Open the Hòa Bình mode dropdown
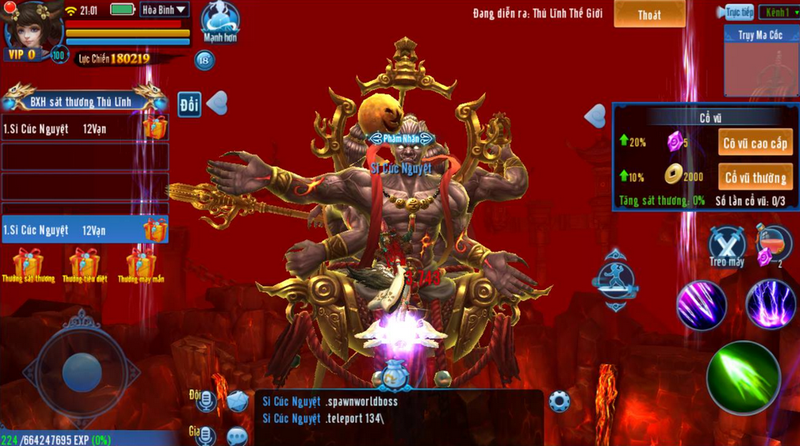The width and height of the screenshot is (800, 446). 165,10
